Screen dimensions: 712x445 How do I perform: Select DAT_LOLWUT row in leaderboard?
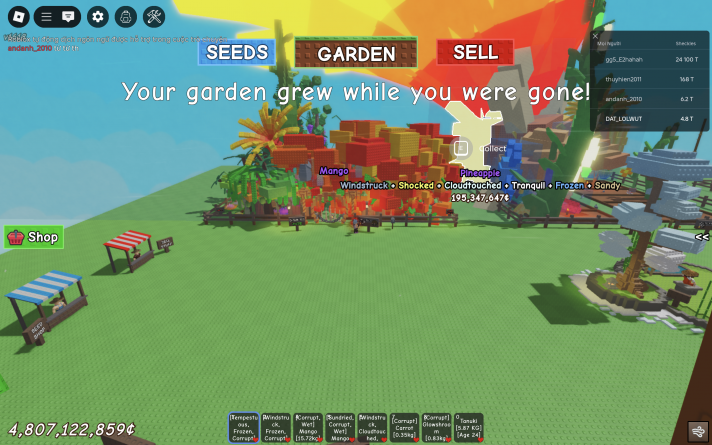[x=652, y=119]
